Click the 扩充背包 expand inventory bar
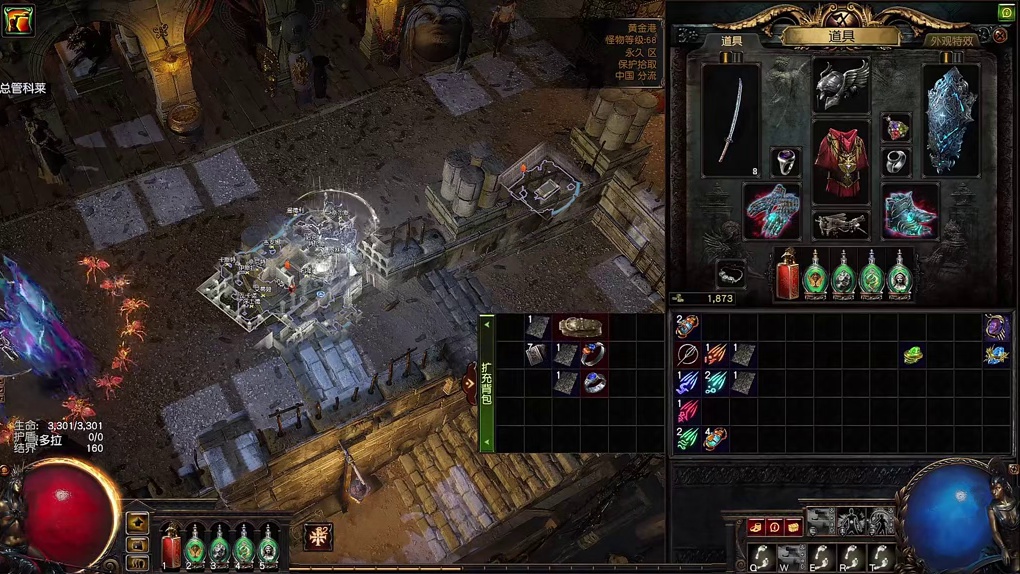This screenshot has height=574, width=1020. pos(487,382)
